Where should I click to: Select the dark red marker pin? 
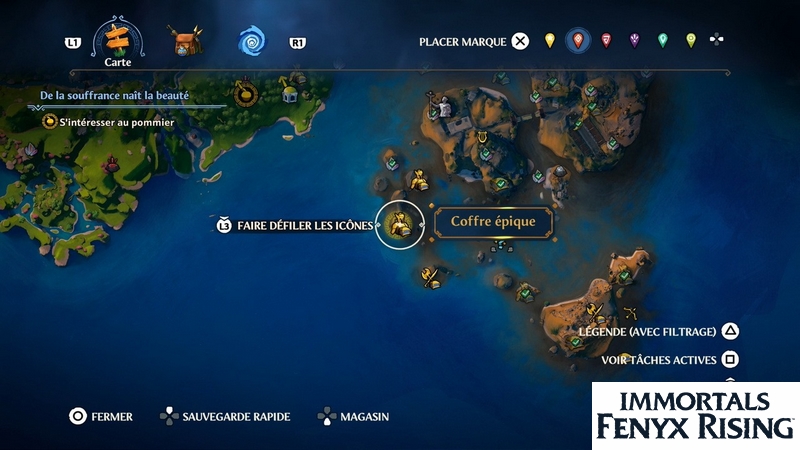[606, 41]
